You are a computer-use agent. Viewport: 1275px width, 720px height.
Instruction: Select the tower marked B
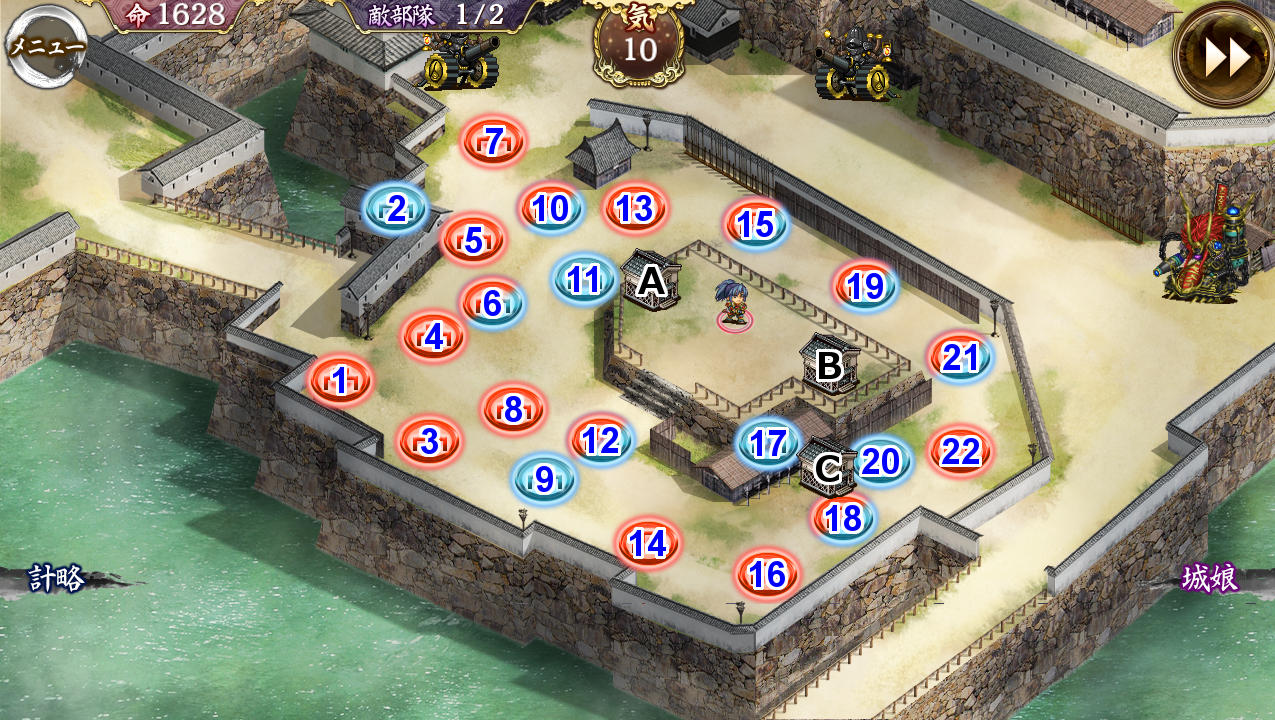[x=829, y=365]
